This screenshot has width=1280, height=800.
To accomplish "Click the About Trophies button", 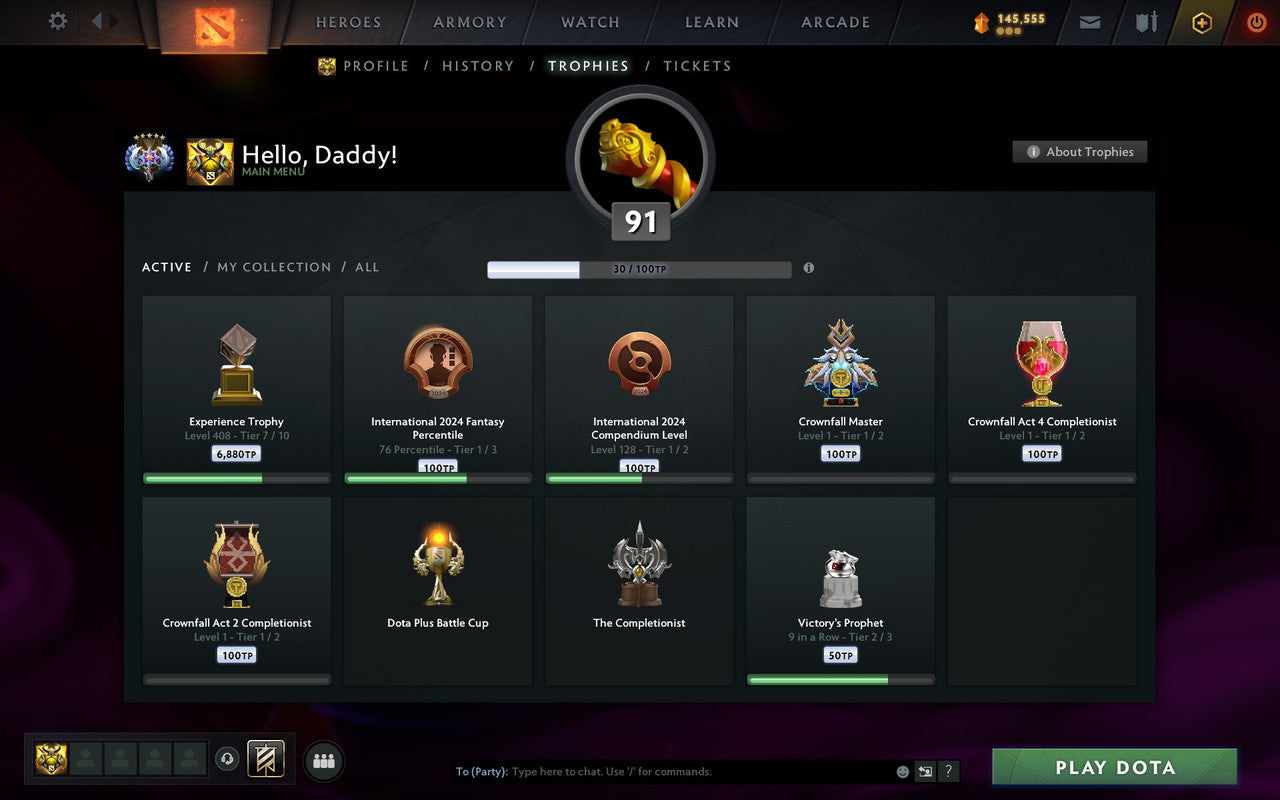I will tap(1080, 151).
